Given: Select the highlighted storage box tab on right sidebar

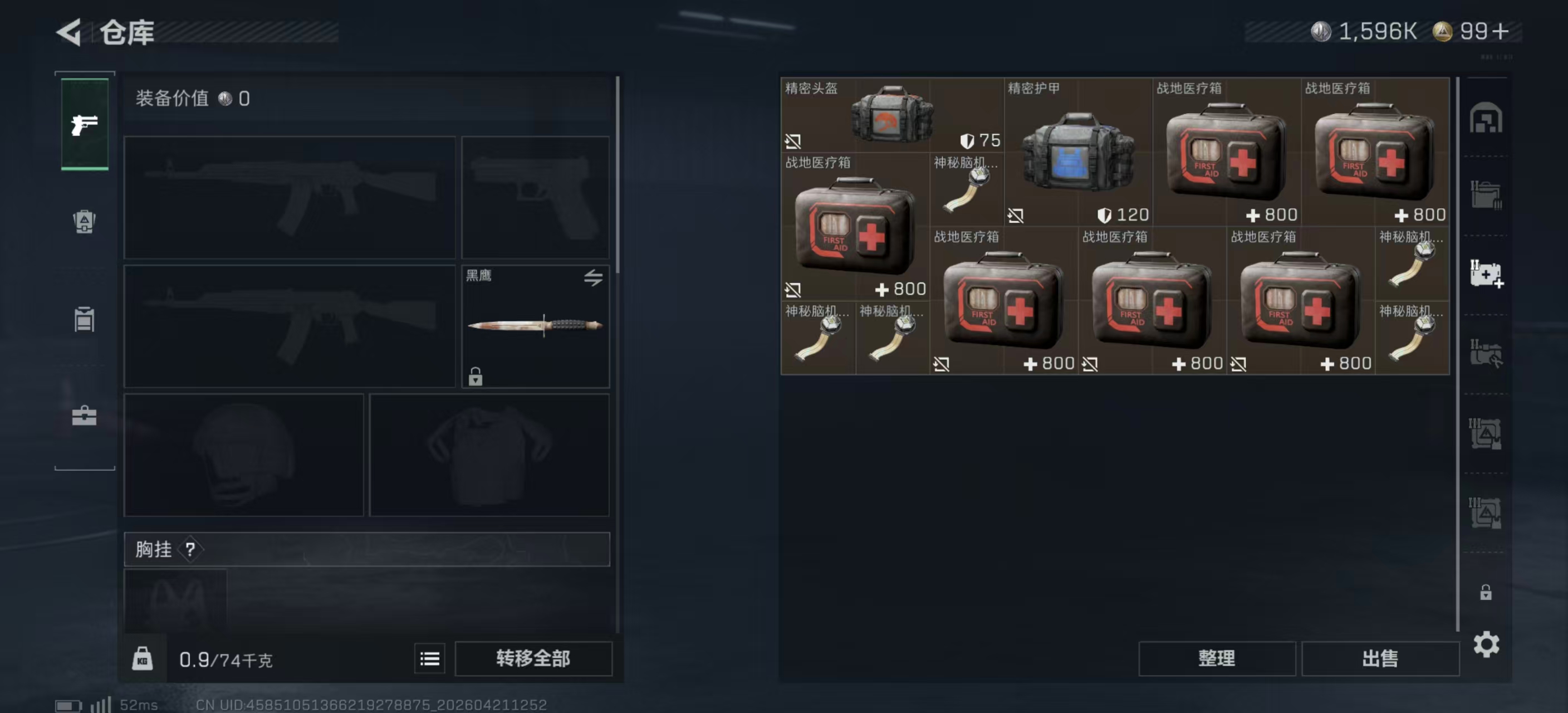Looking at the screenshot, I should (1487, 274).
